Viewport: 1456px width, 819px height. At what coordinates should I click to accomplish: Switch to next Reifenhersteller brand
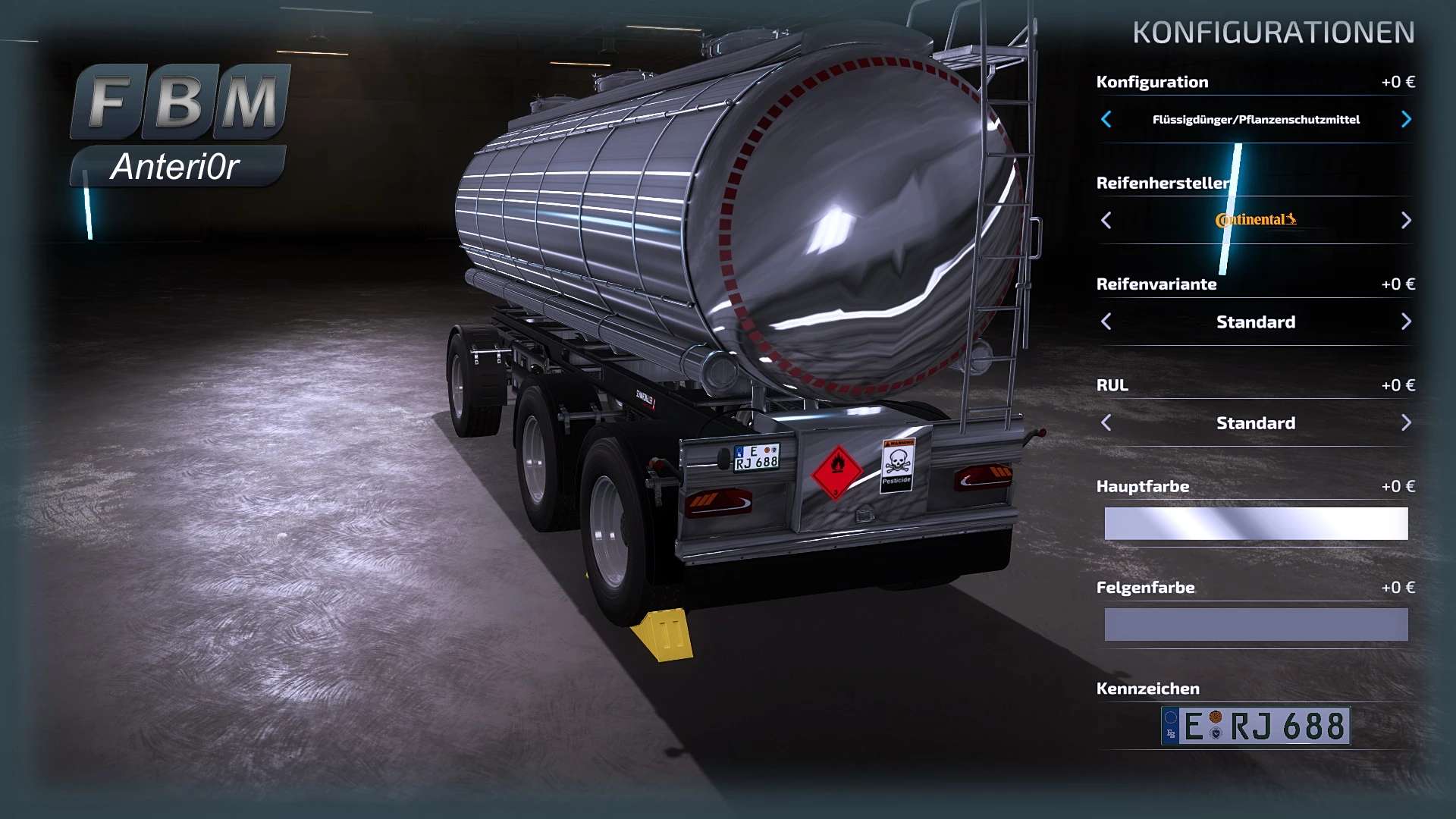point(1406,220)
